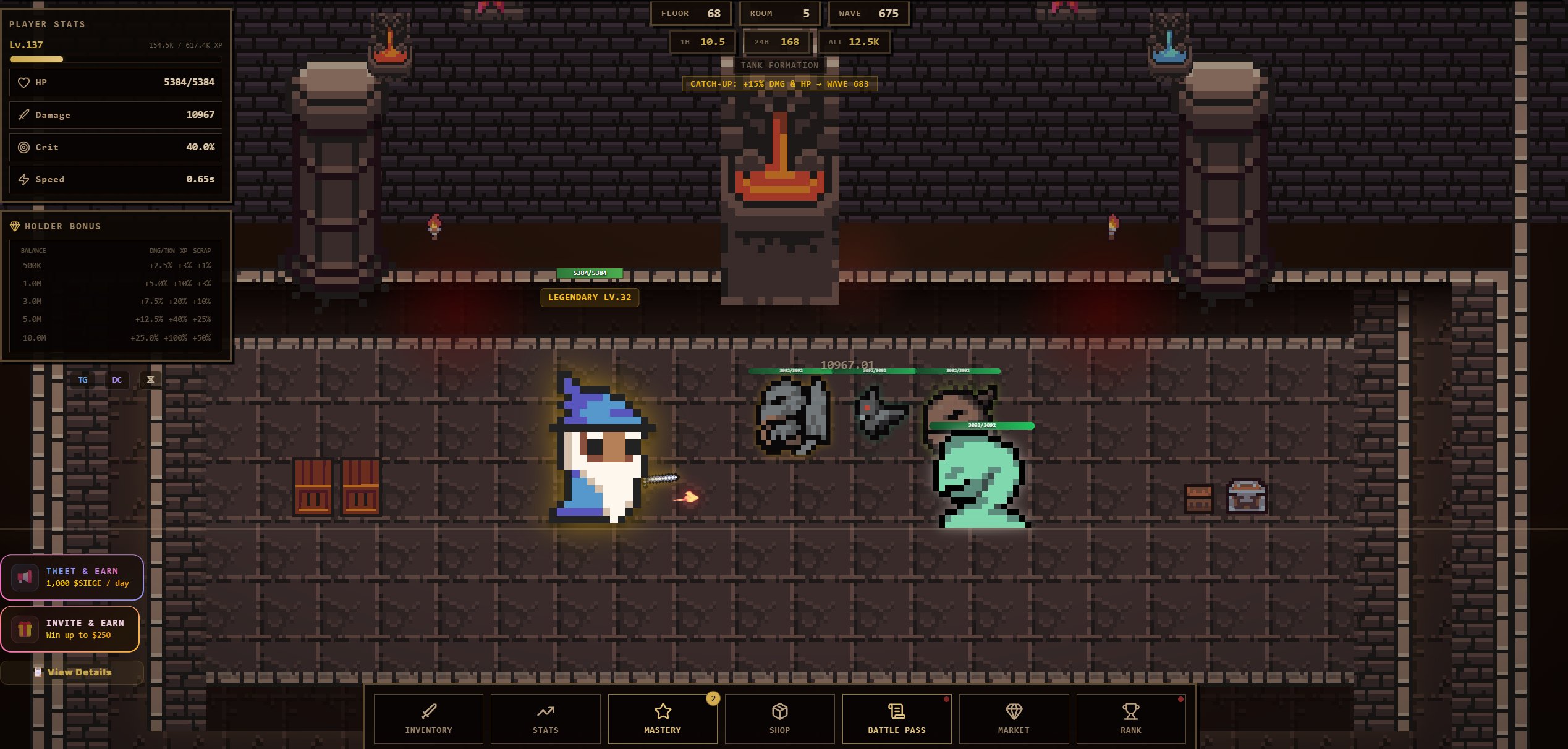
Task: Click the Catch-Up bonus banner
Action: [x=779, y=84]
